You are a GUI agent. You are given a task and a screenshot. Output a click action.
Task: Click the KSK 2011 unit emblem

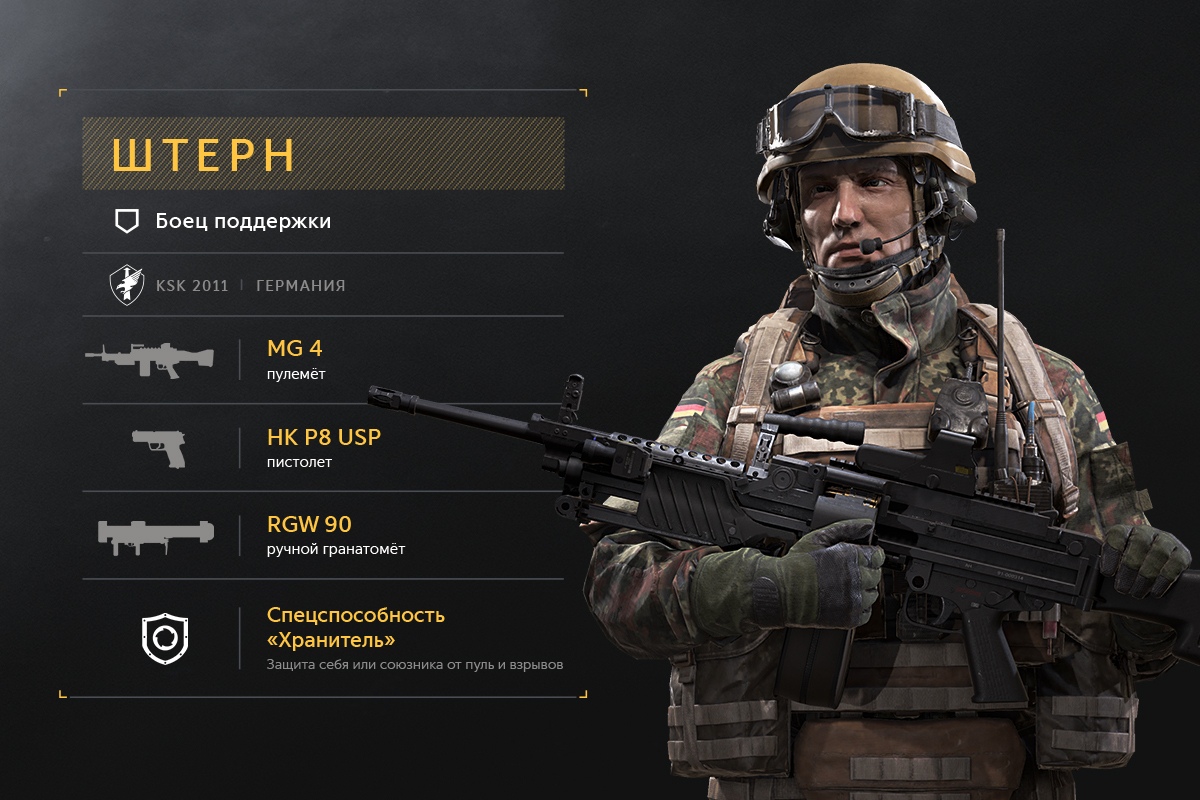tap(126, 286)
